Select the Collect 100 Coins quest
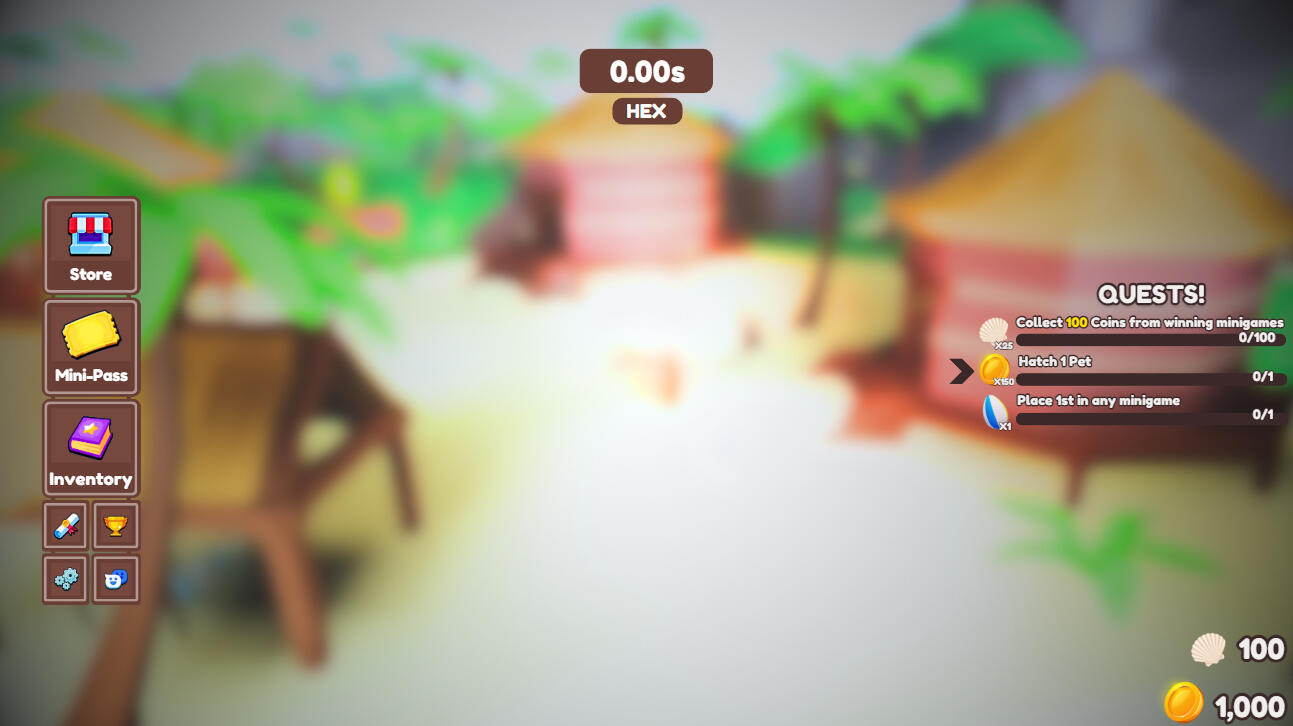This screenshot has width=1293, height=726. tap(1148, 331)
